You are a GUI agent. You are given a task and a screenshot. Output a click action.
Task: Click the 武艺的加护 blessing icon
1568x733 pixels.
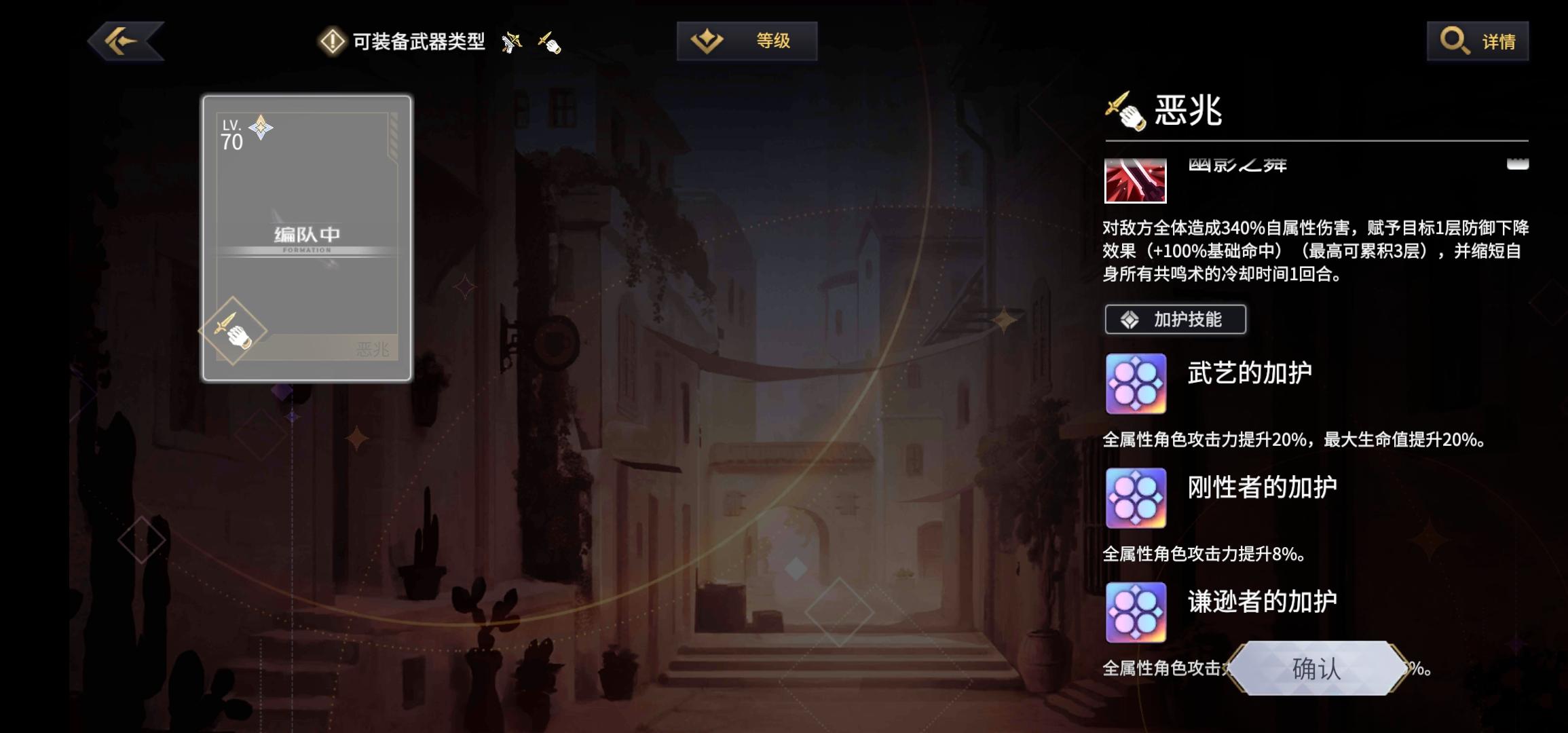(1135, 385)
